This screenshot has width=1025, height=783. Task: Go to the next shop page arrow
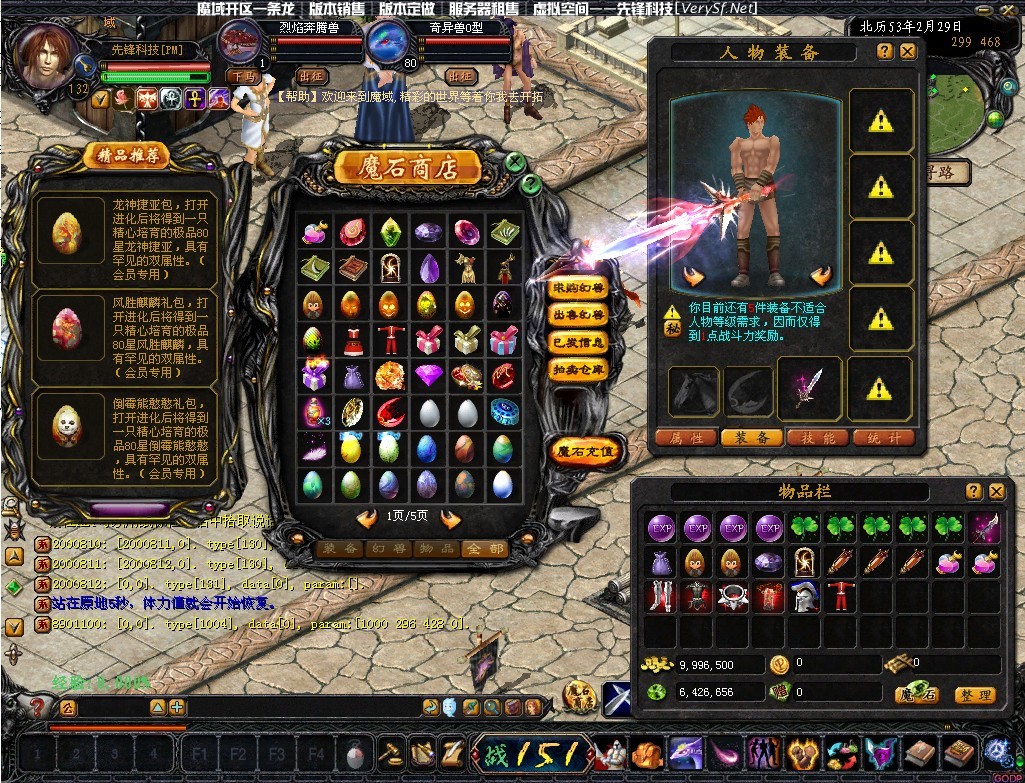[x=450, y=518]
